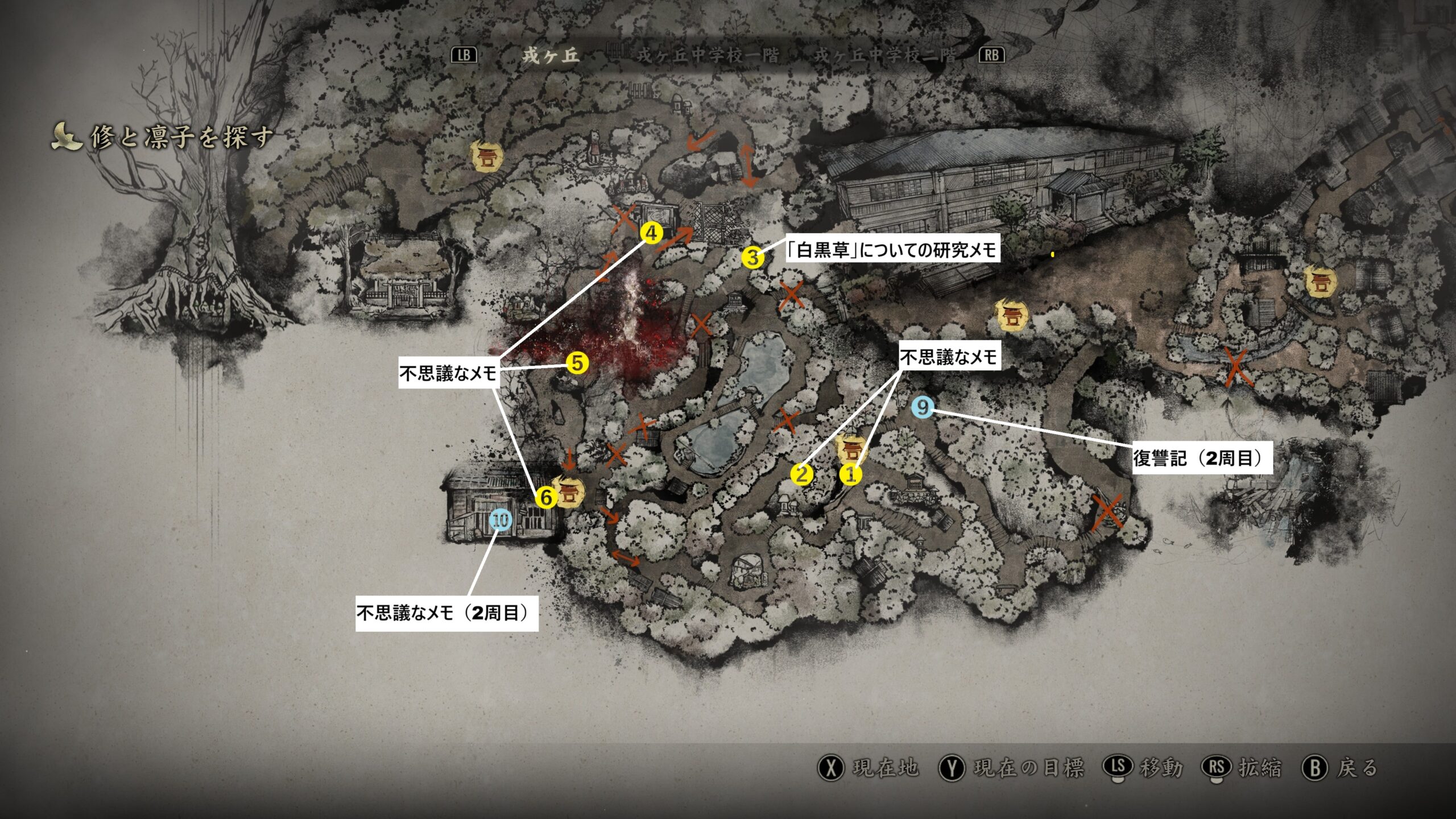
Task: Select yellow map marker number 6
Action: [x=545, y=498]
